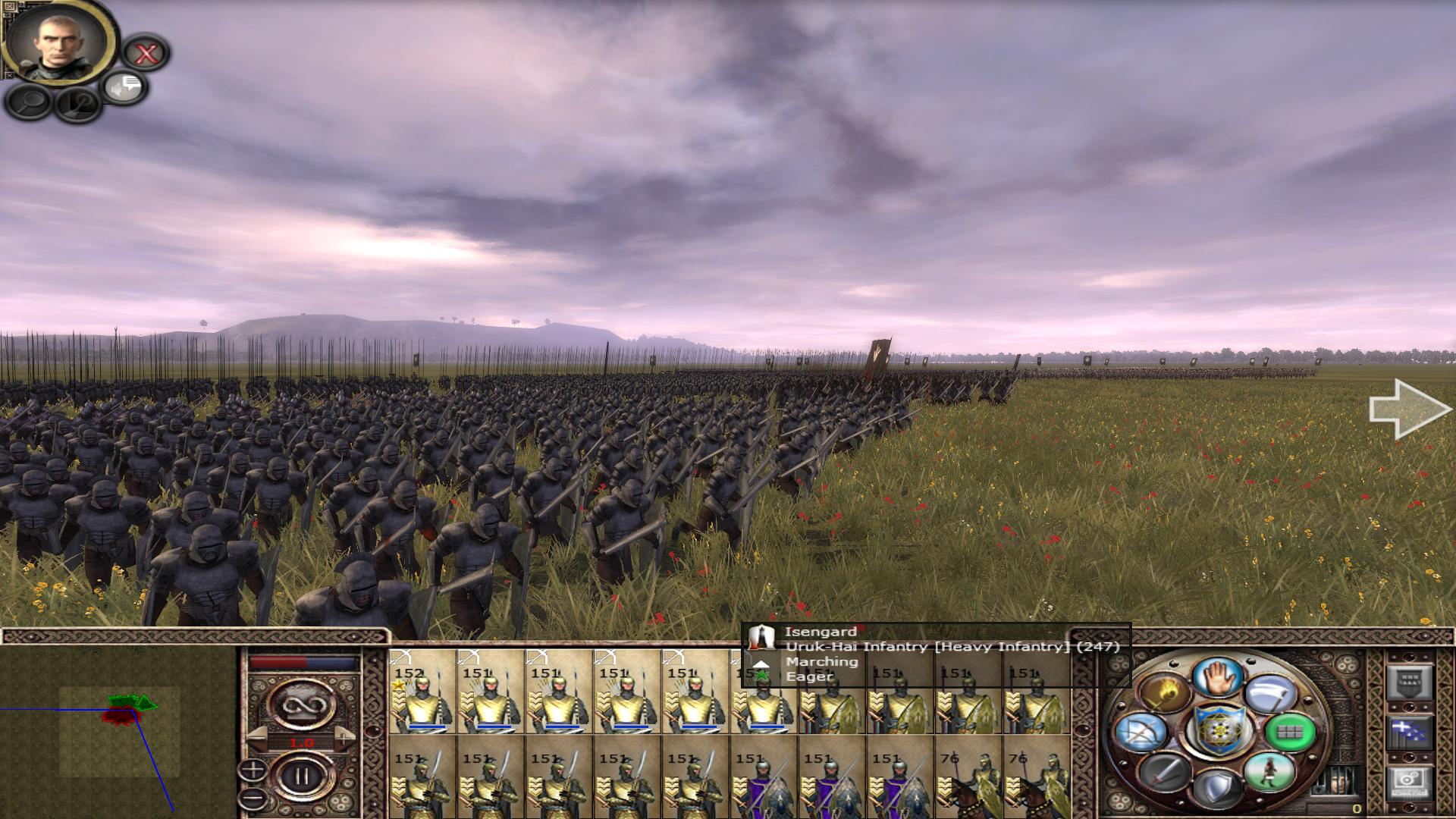Viewport: 1456px width, 819px height.
Task: Close the advisor with the red X
Action: pos(146,53)
